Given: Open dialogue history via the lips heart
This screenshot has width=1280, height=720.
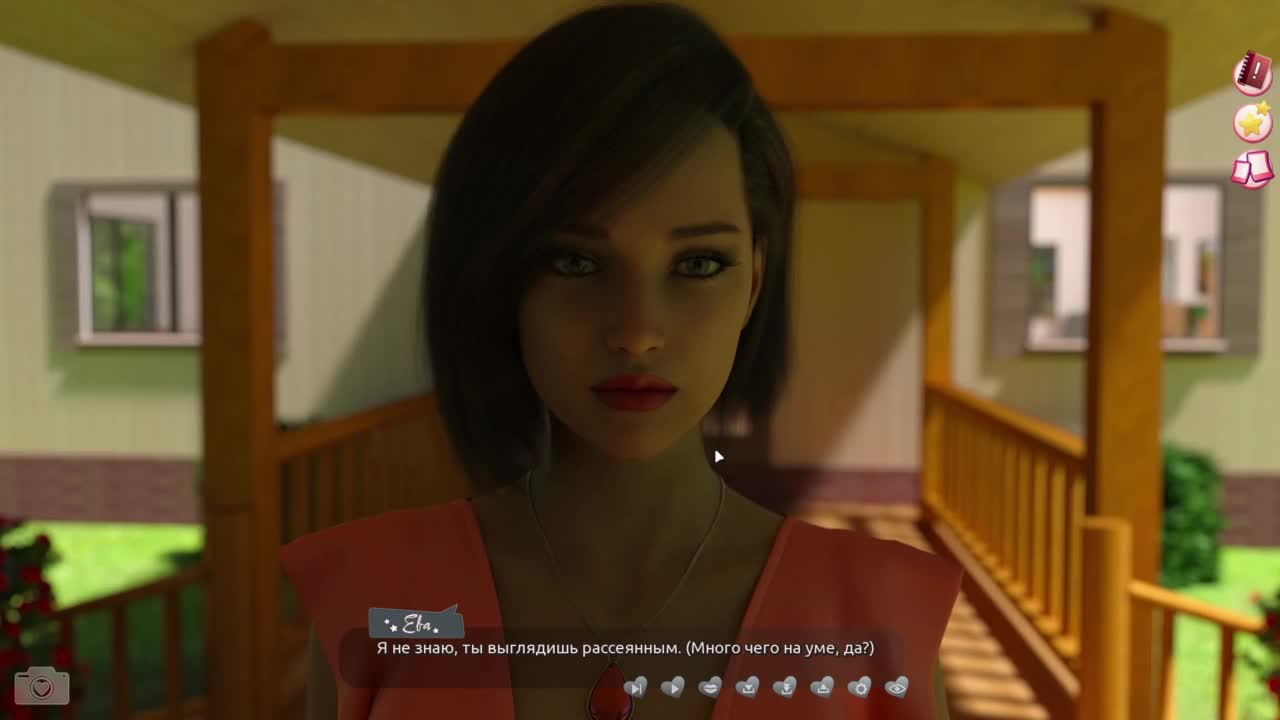Looking at the screenshot, I should pyautogui.click(x=710, y=687).
